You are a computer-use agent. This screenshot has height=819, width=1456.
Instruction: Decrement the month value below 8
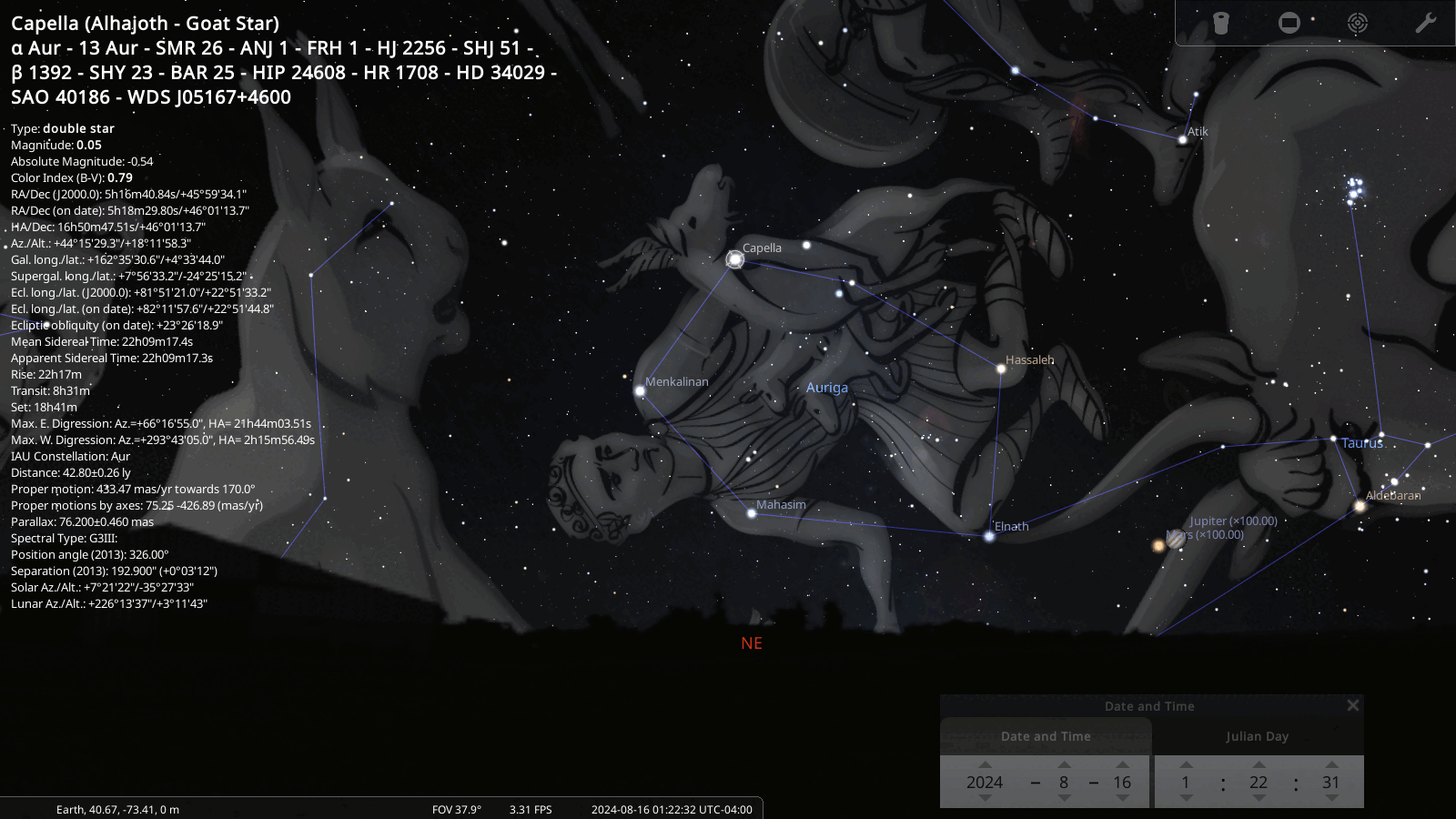1064,798
